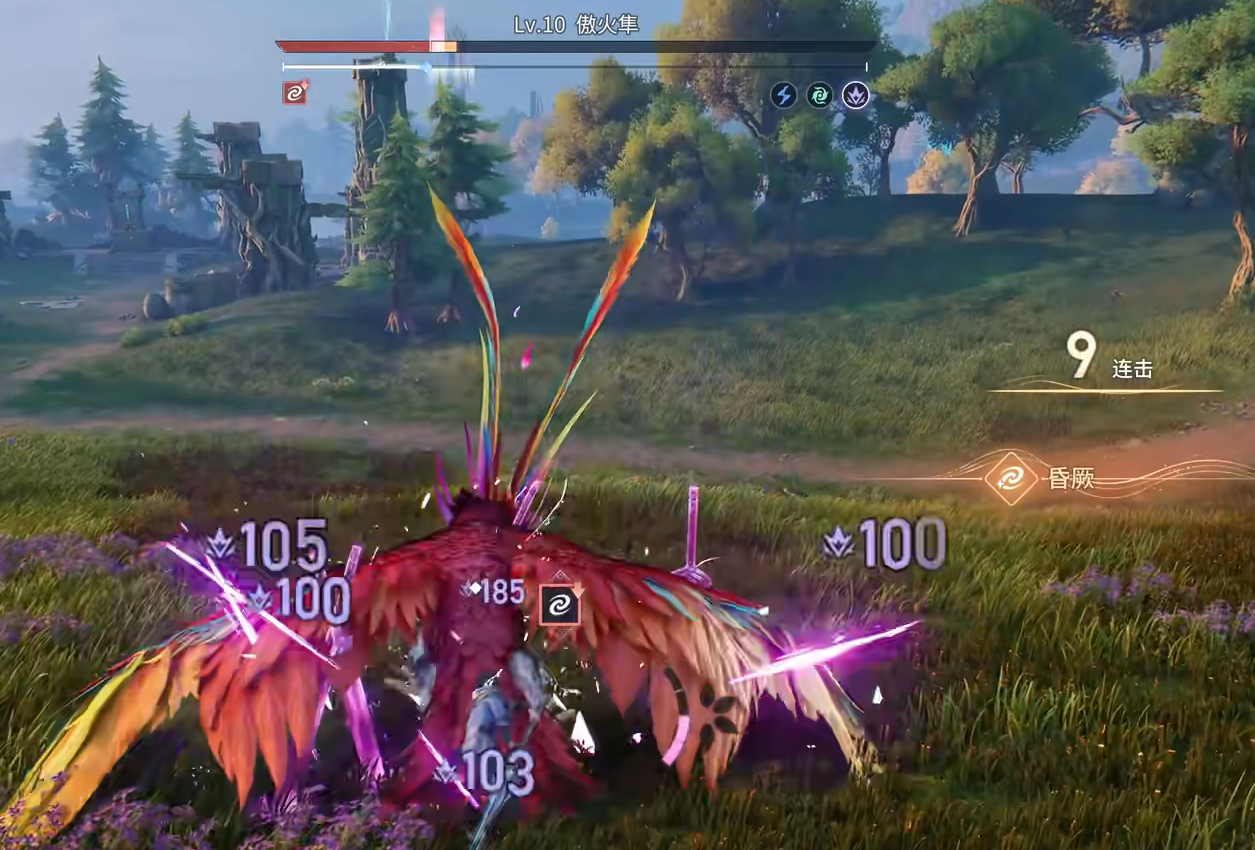Select the blue lightning bolt status icon
Viewport: 1255px width, 850px height.
(x=785, y=95)
